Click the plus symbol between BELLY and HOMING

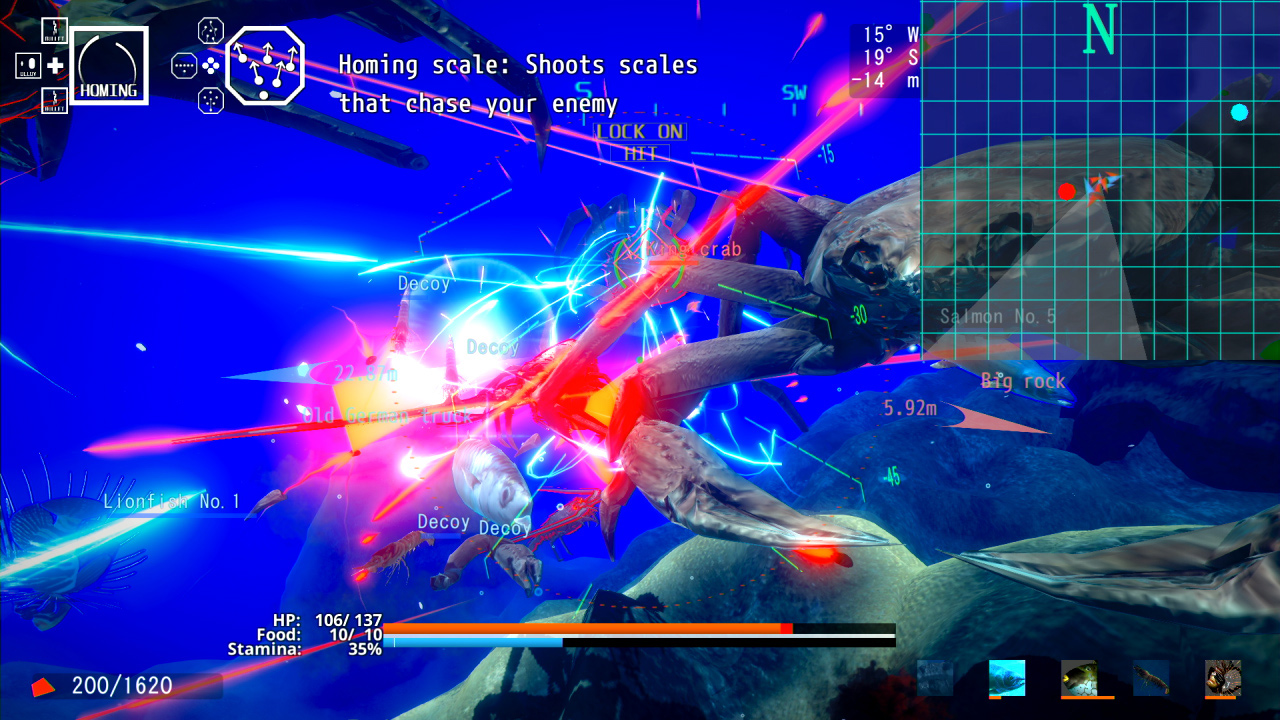(x=56, y=65)
